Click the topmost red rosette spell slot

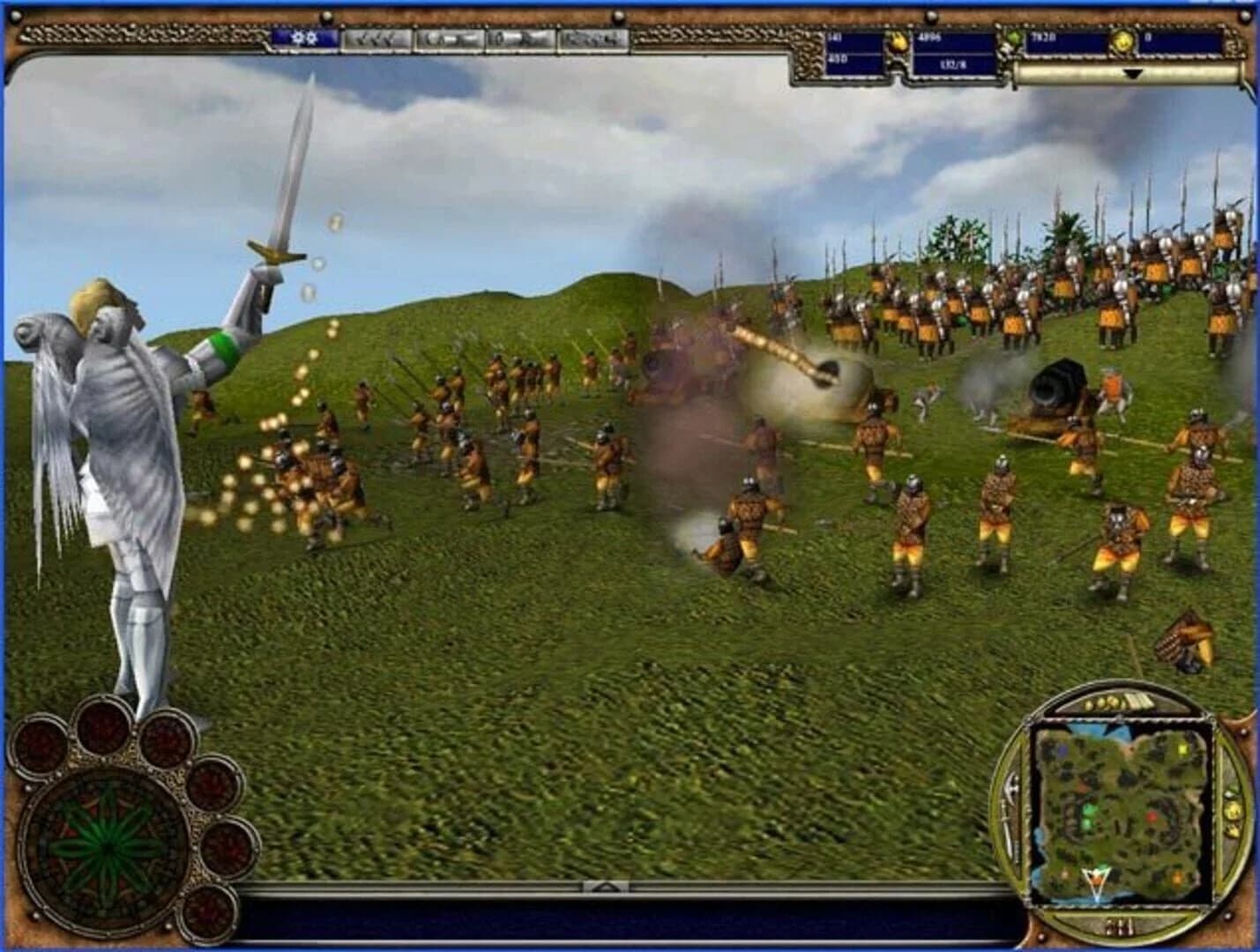(x=101, y=726)
